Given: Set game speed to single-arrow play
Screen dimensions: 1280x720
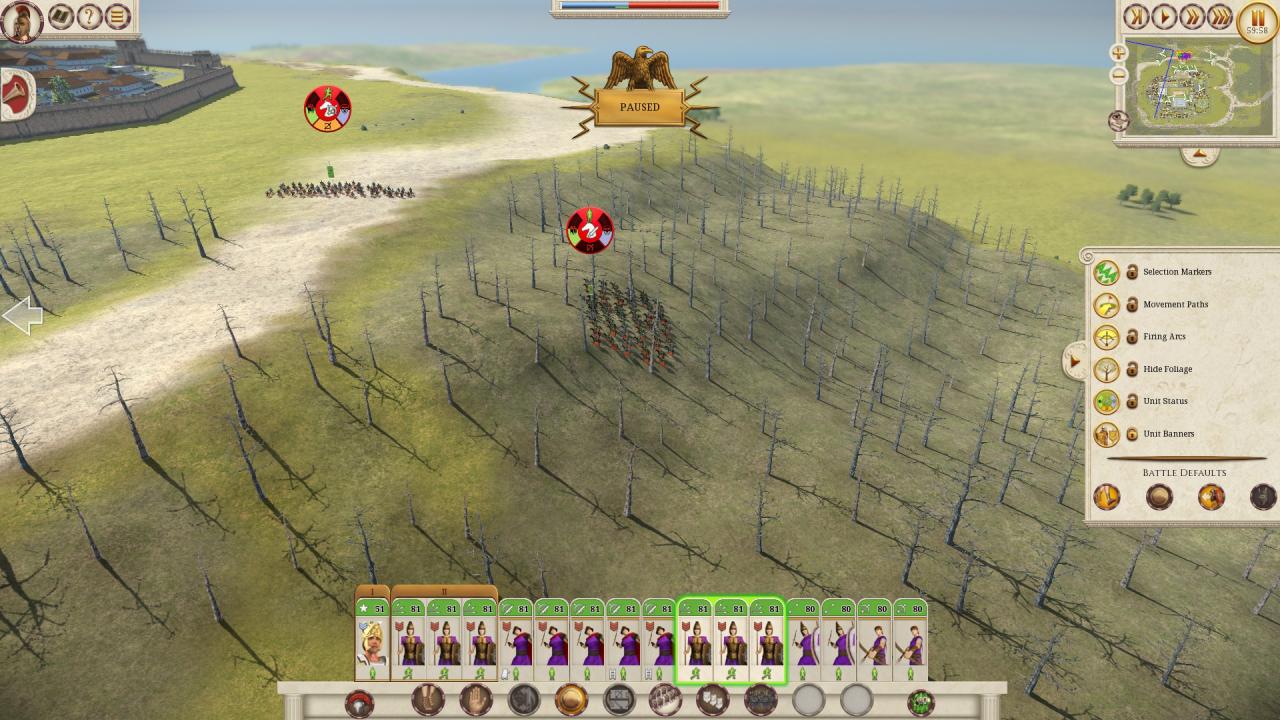Looking at the screenshot, I should [x=1163, y=16].
